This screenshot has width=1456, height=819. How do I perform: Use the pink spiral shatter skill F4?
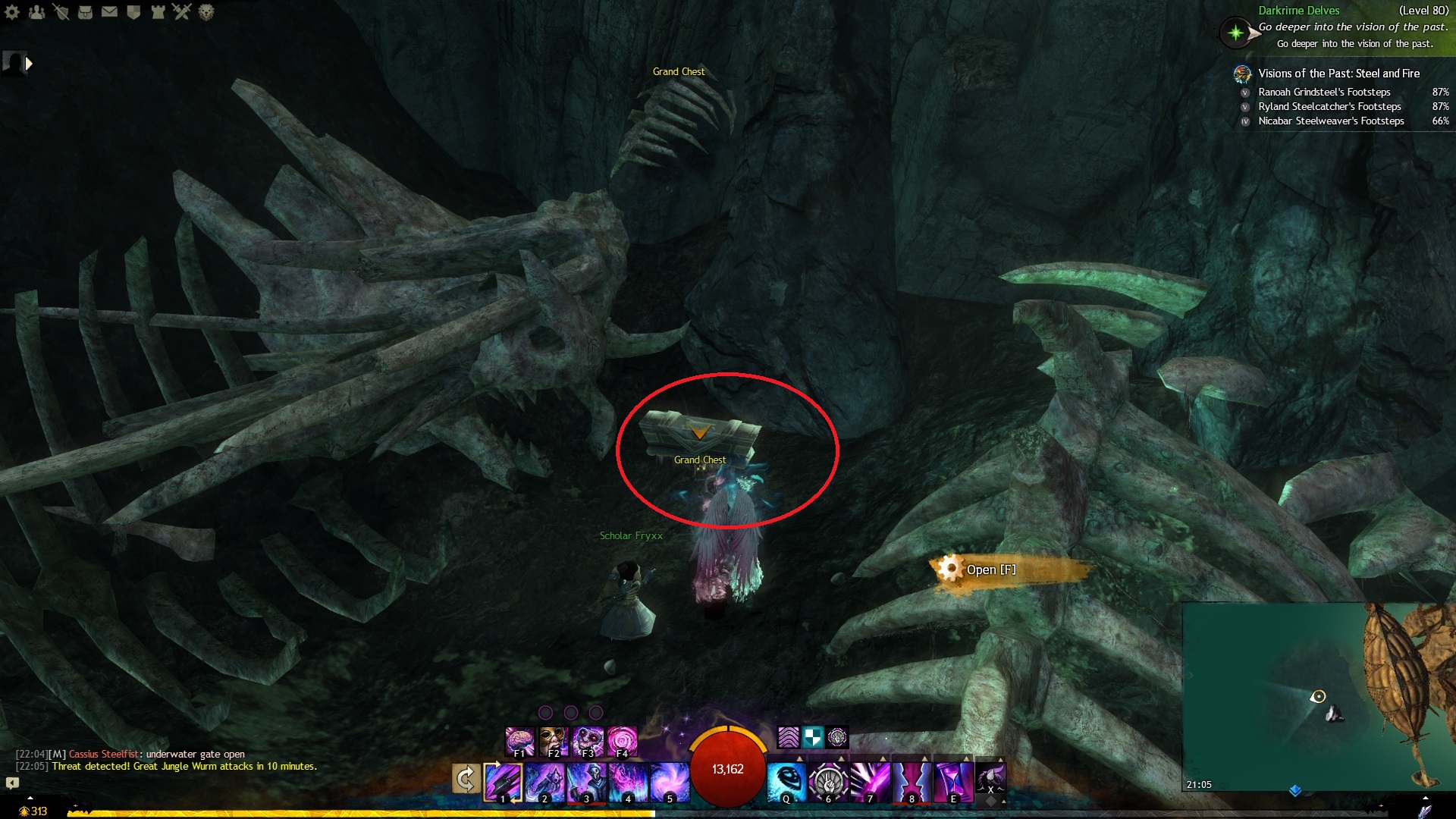click(622, 741)
